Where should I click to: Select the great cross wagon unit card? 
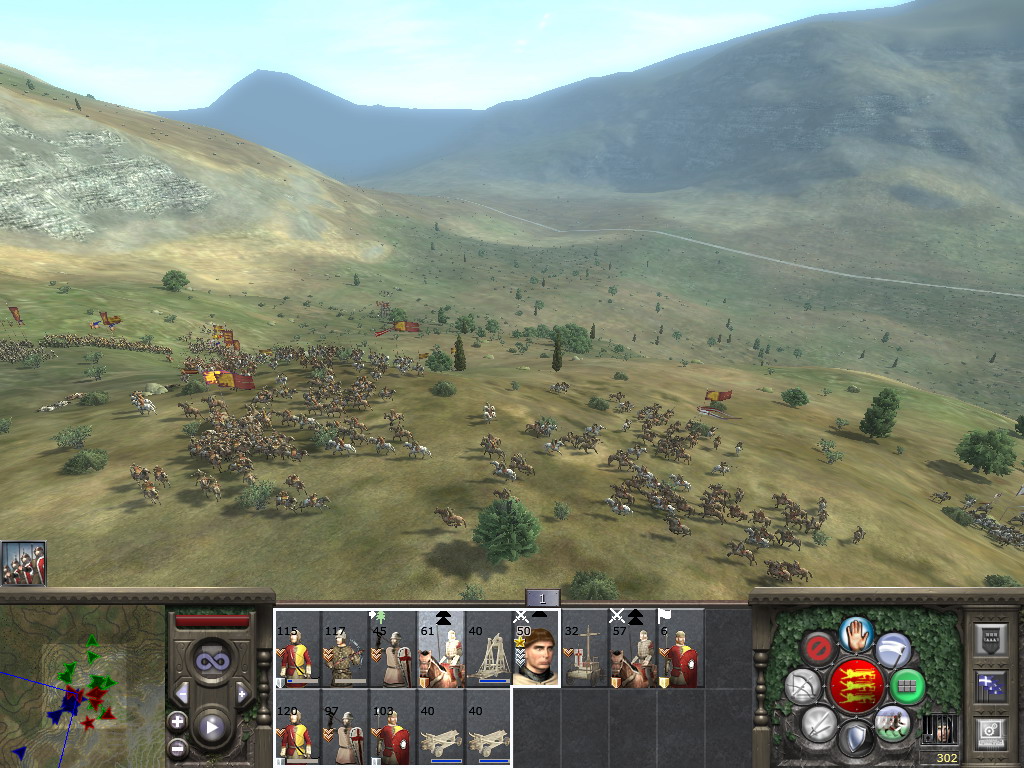(584, 649)
